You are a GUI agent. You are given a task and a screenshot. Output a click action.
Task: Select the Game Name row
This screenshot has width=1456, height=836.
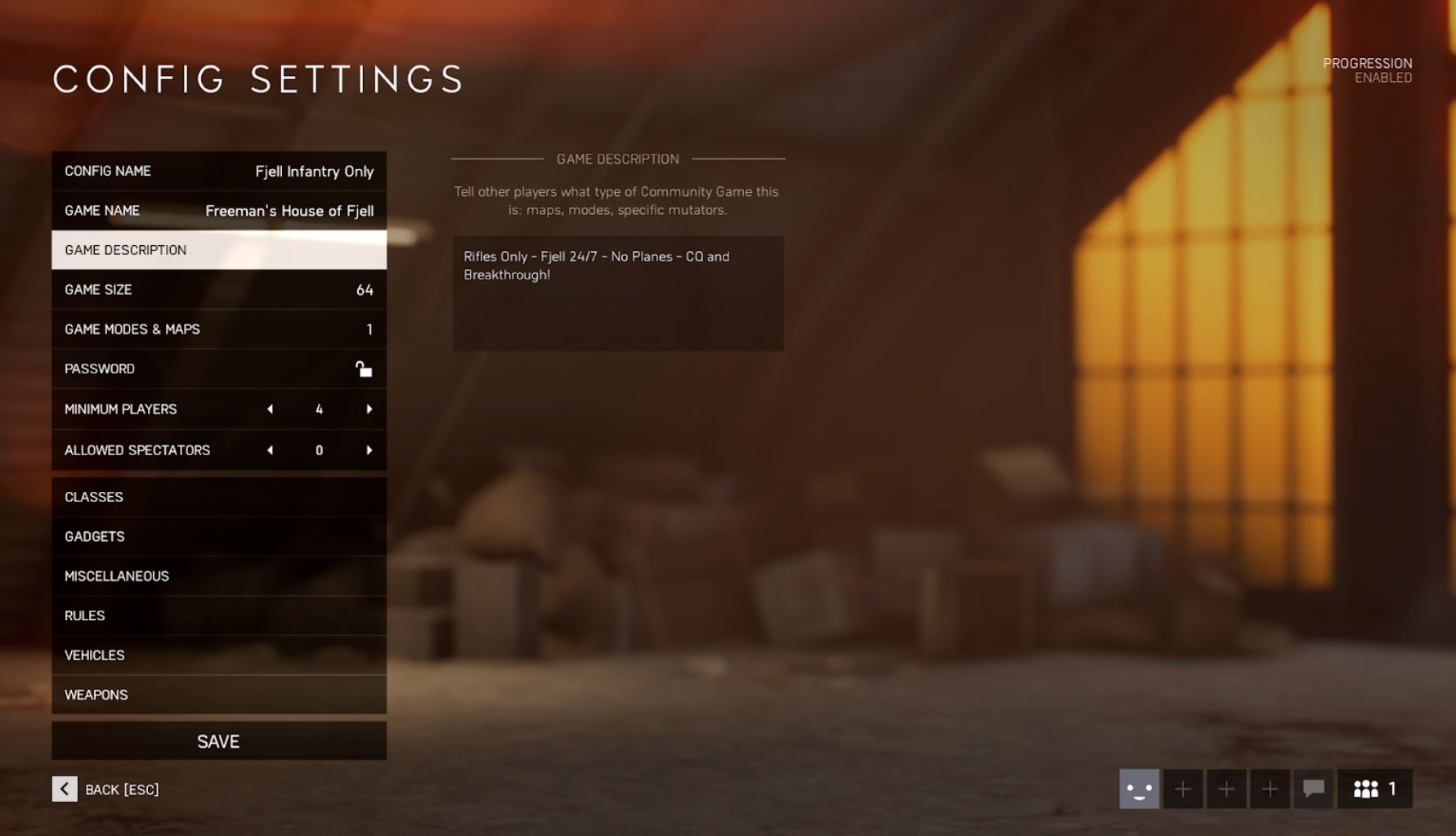click(218, 211)
